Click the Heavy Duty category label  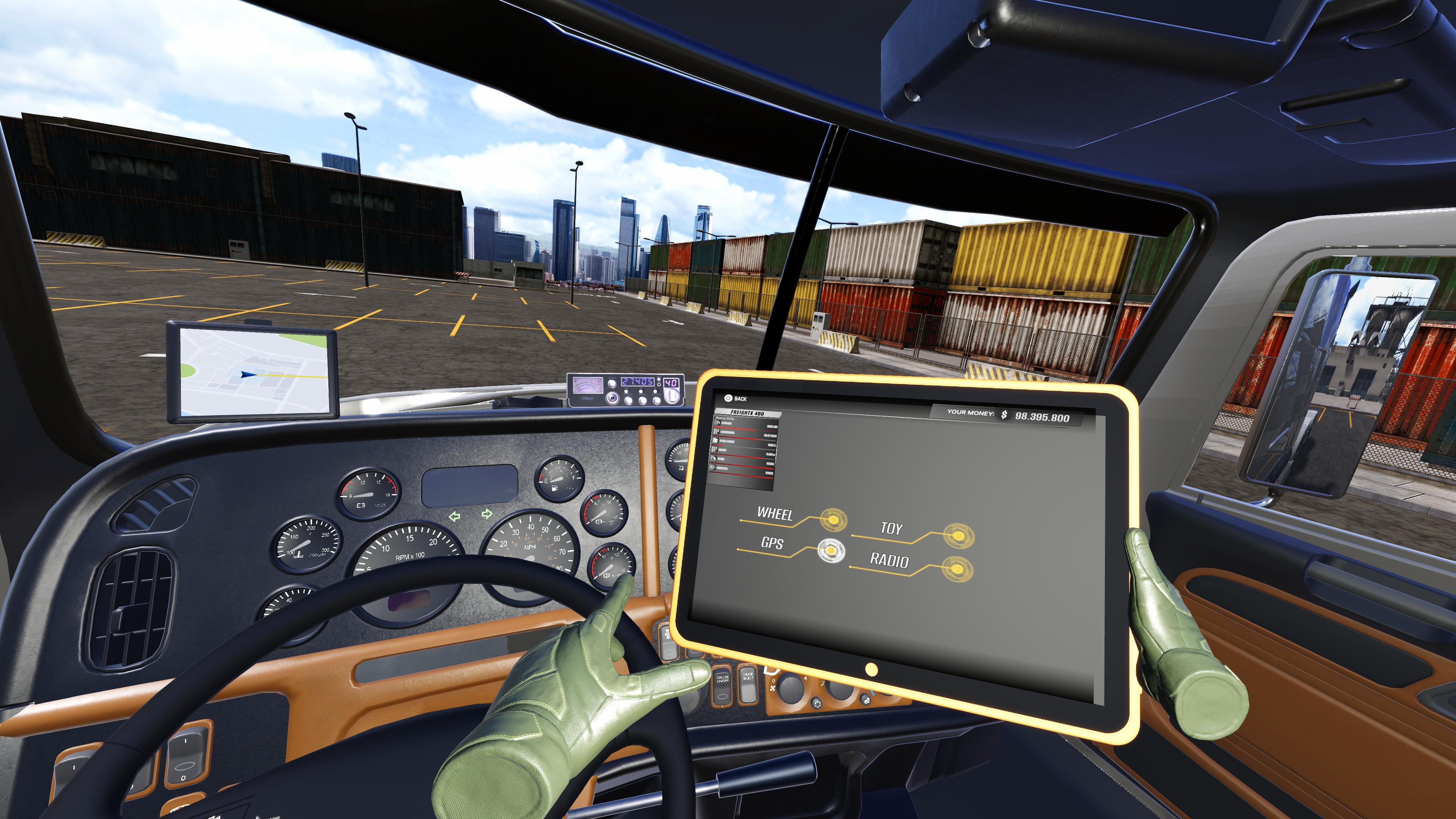click(725, 418)
